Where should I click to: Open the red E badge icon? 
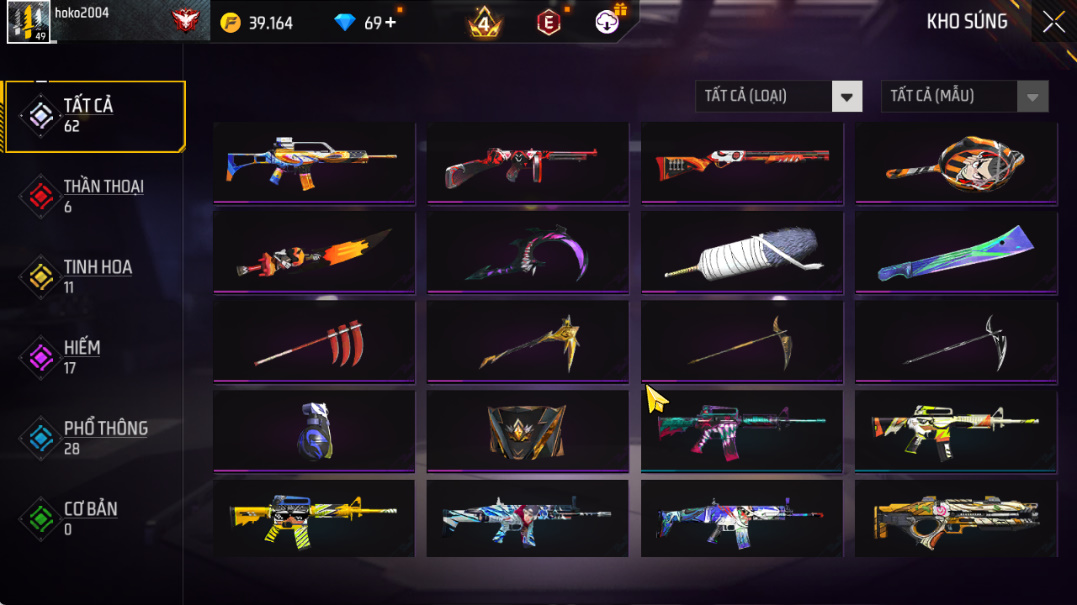point(548,22)
